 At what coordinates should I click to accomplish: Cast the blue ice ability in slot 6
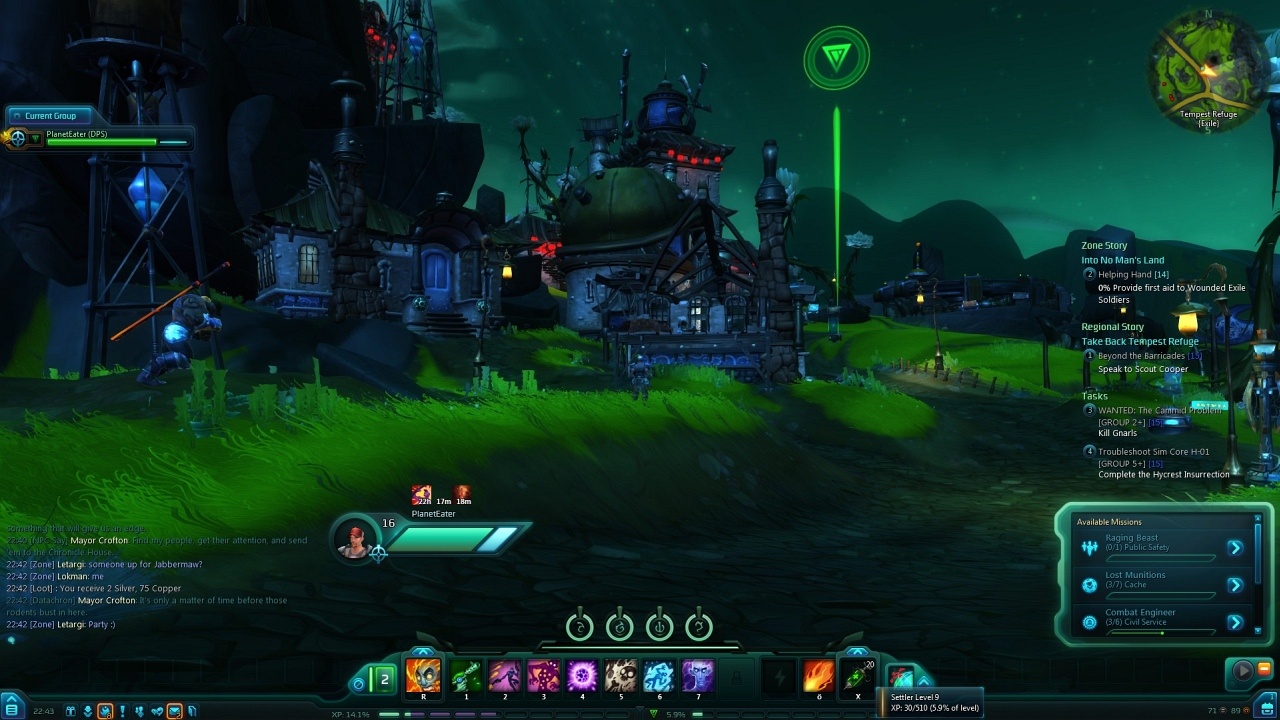659,677
